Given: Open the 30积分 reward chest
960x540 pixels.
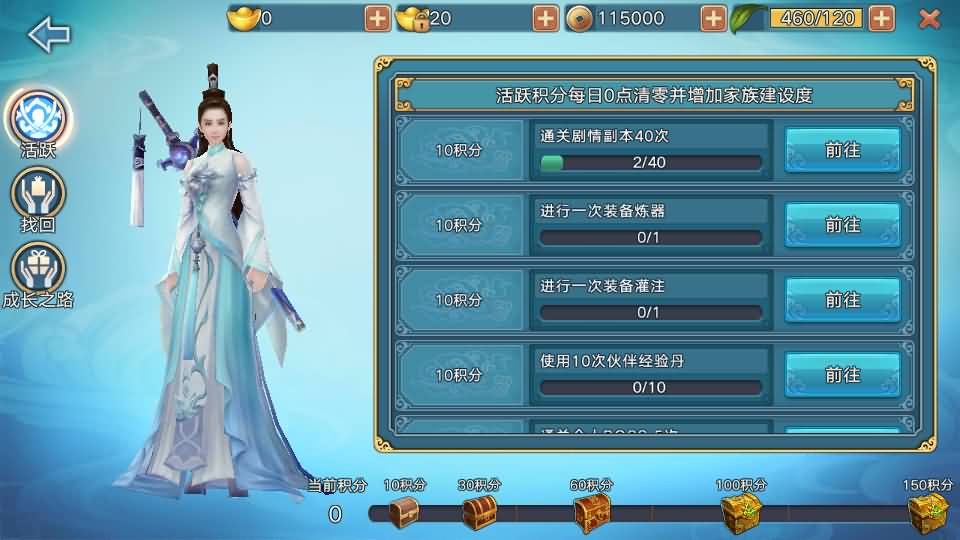Looking at the screenshot, I should point(479,513).
